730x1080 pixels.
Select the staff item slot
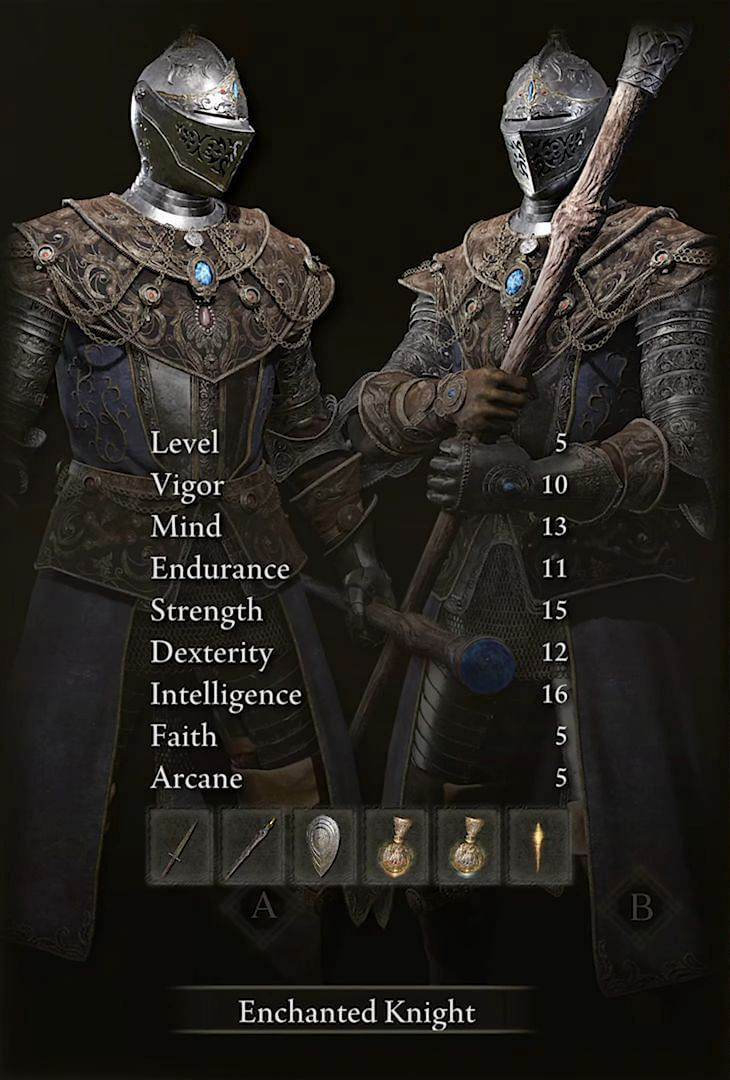pos(253,846)
